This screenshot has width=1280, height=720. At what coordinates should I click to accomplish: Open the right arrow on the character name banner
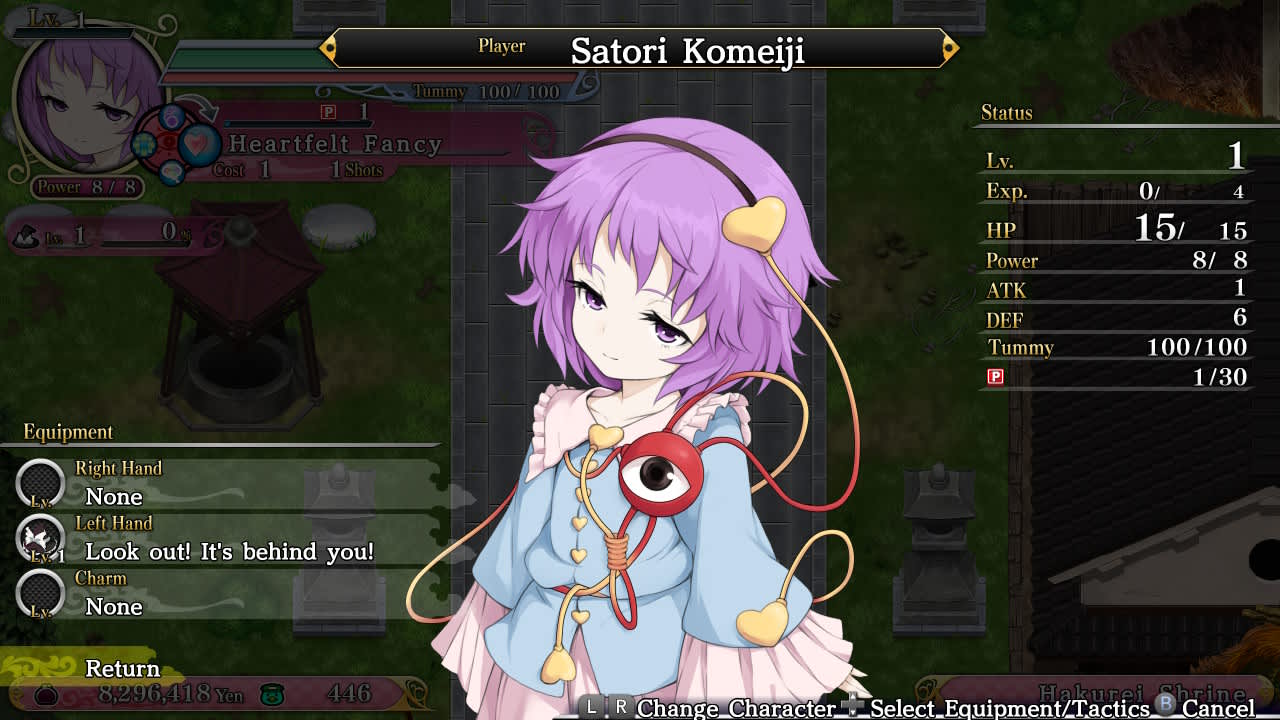[949, 46]
